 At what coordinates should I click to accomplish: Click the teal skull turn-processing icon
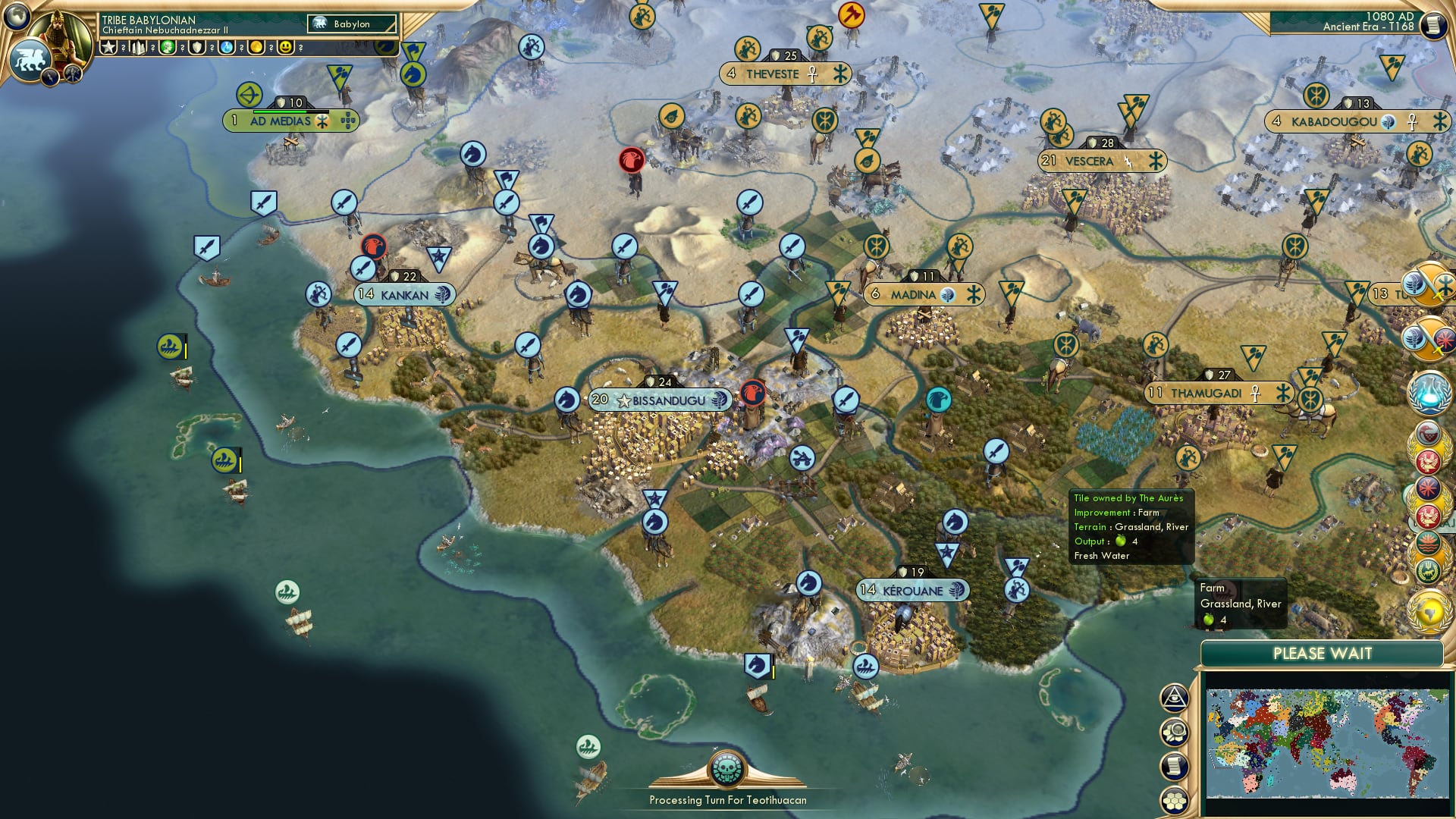[x=728, y=770]
